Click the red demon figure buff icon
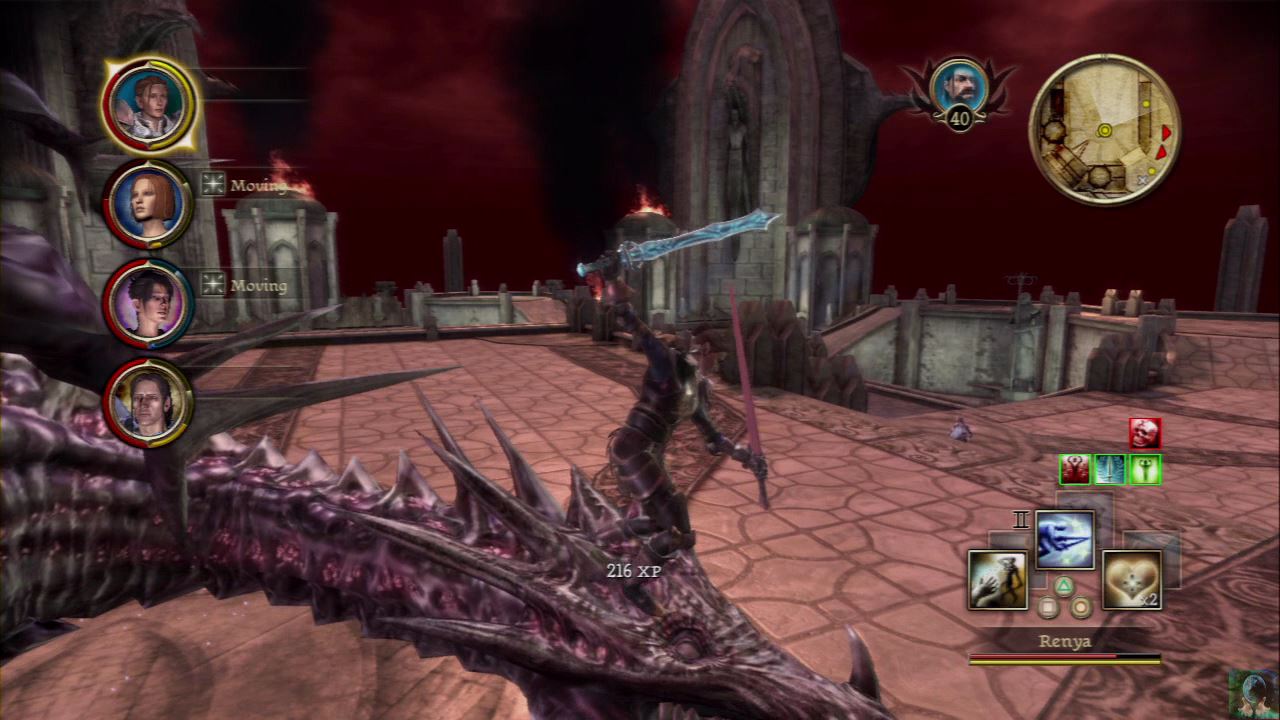The width and height of the screenshot is (1280, 720). coord(1075,469)
